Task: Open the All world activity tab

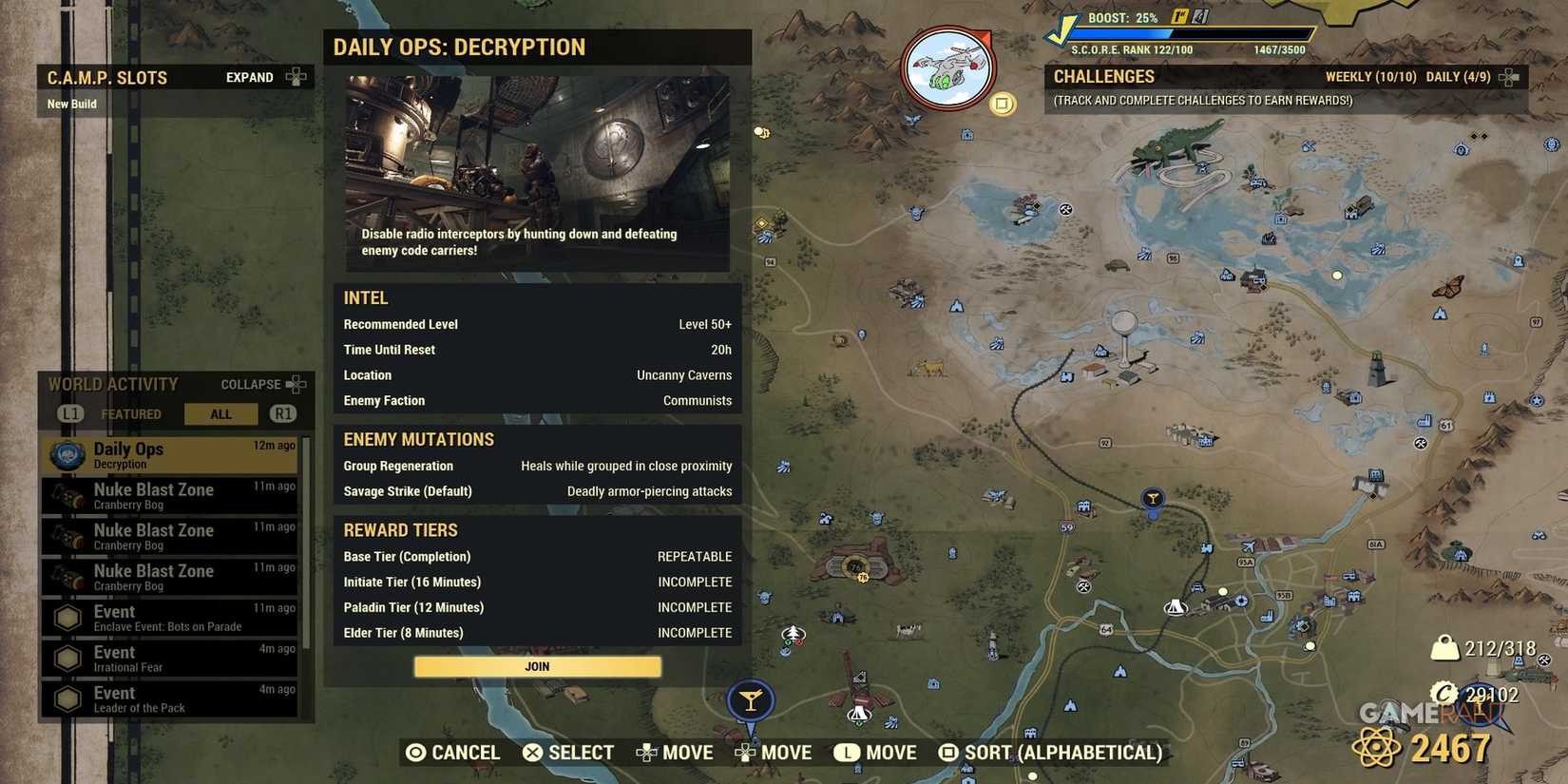Action: click(x=220, y=413)
